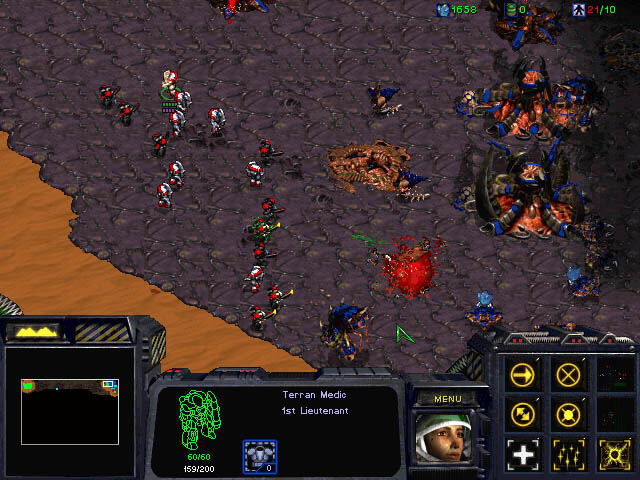Select the Patrol command
640x480 pixels.
tap(523, 413)
